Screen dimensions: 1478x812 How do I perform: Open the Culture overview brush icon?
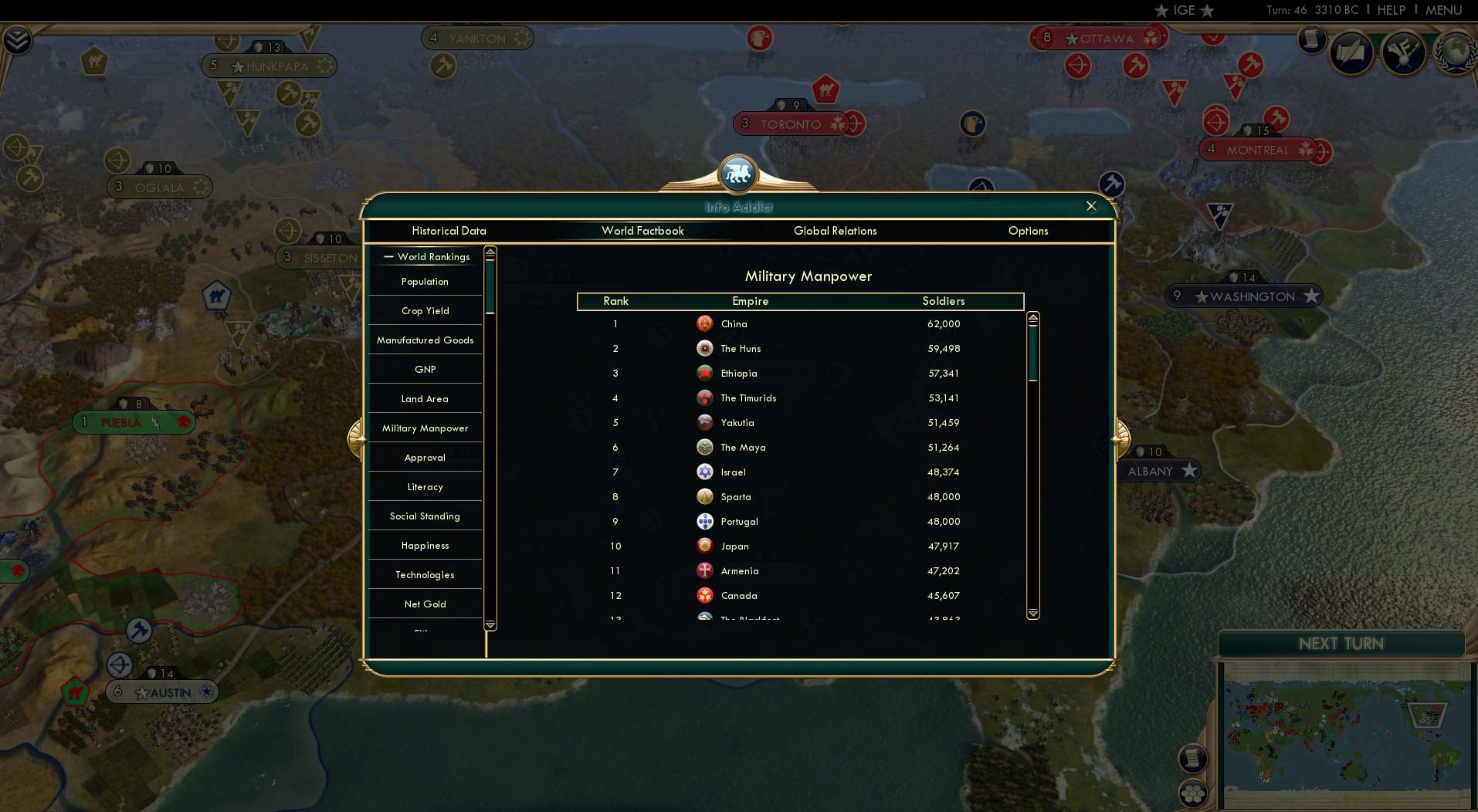click(1403, 52)
